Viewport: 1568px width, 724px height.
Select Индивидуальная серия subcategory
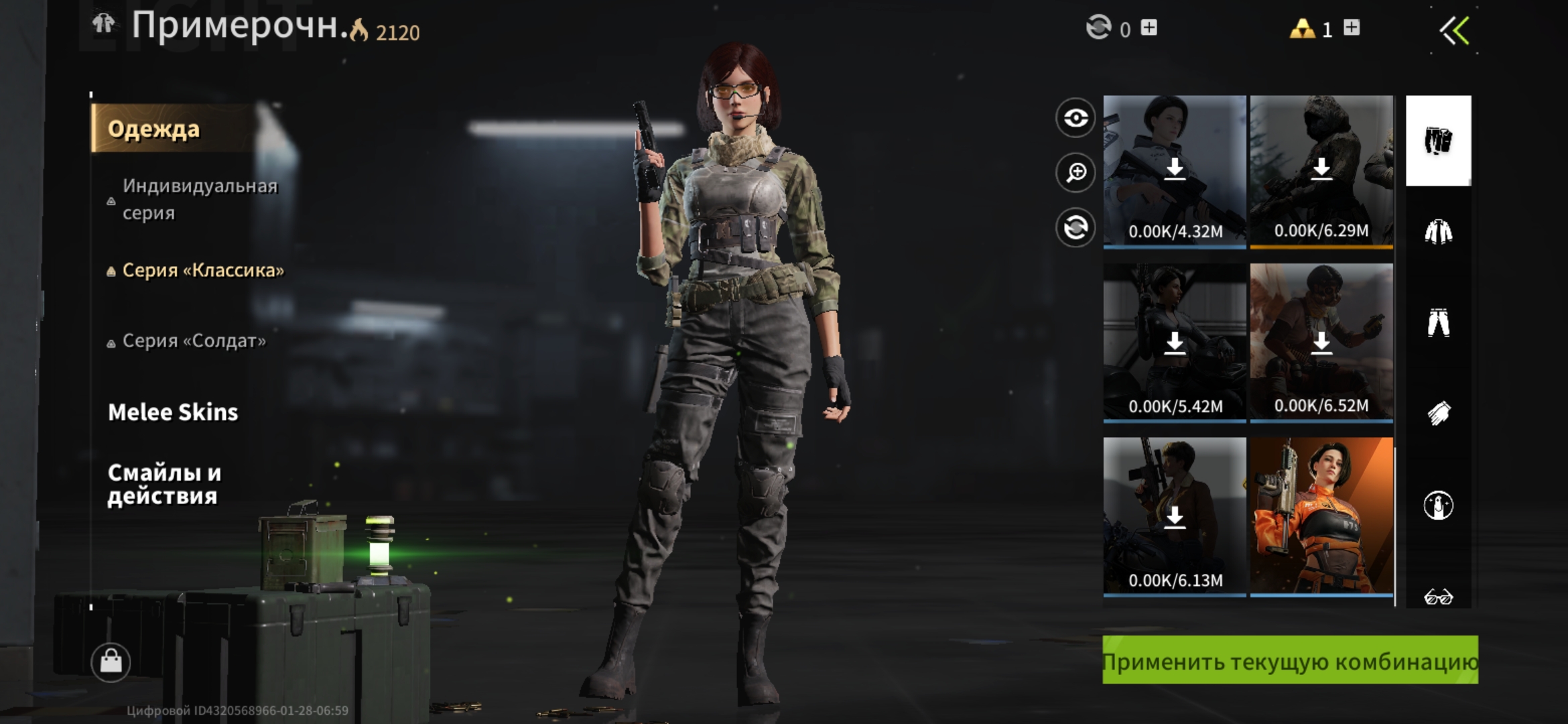199,199
